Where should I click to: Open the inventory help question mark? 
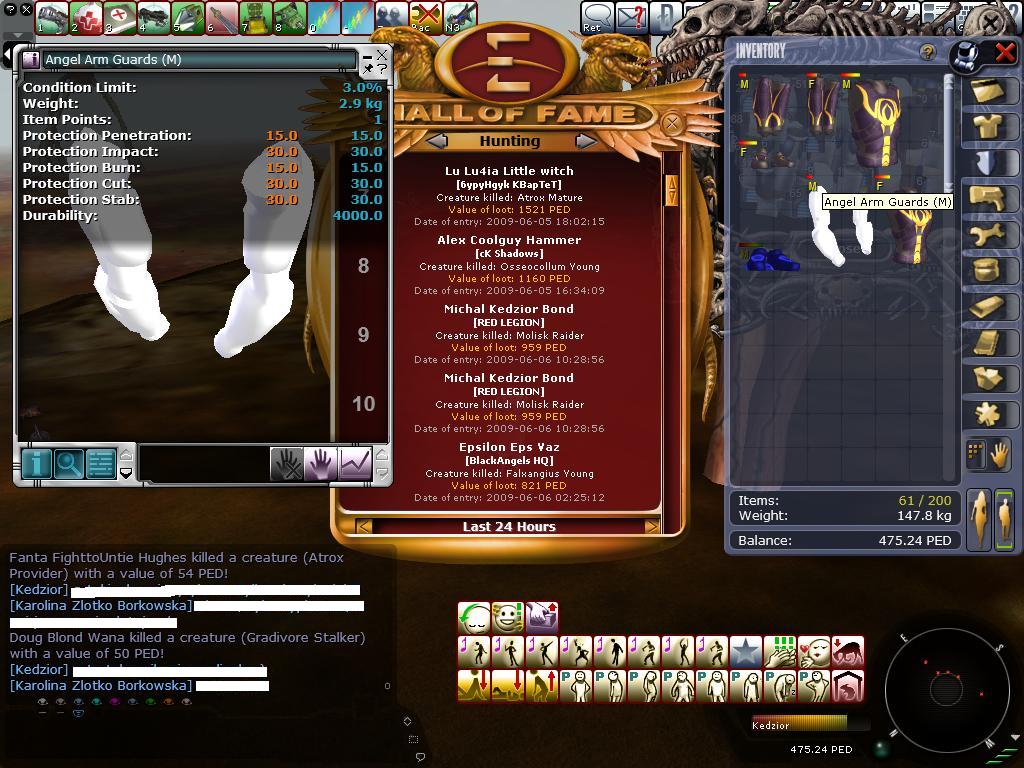[x=927, y=52]
